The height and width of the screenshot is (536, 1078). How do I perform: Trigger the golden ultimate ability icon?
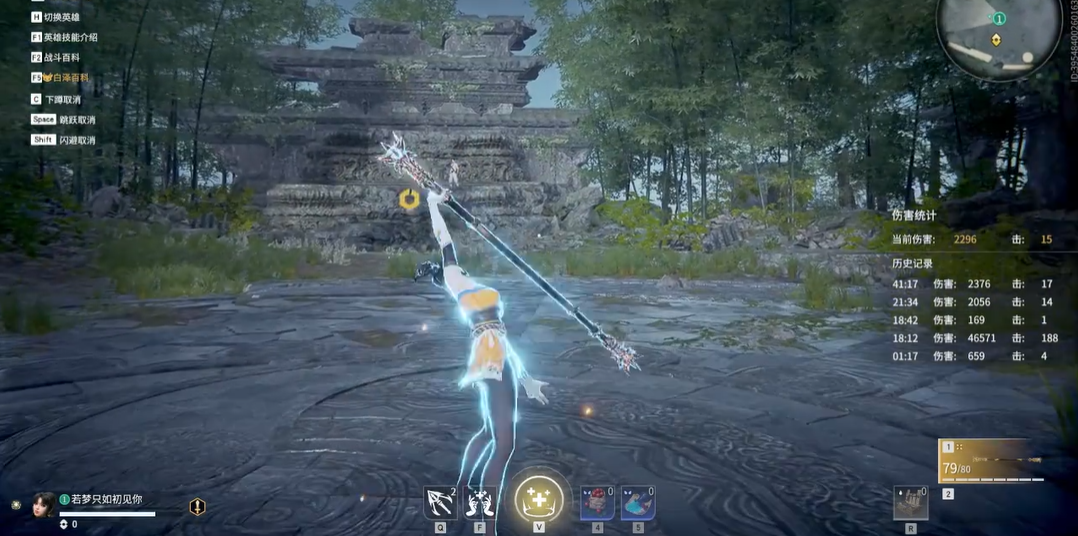coord(539,500)
